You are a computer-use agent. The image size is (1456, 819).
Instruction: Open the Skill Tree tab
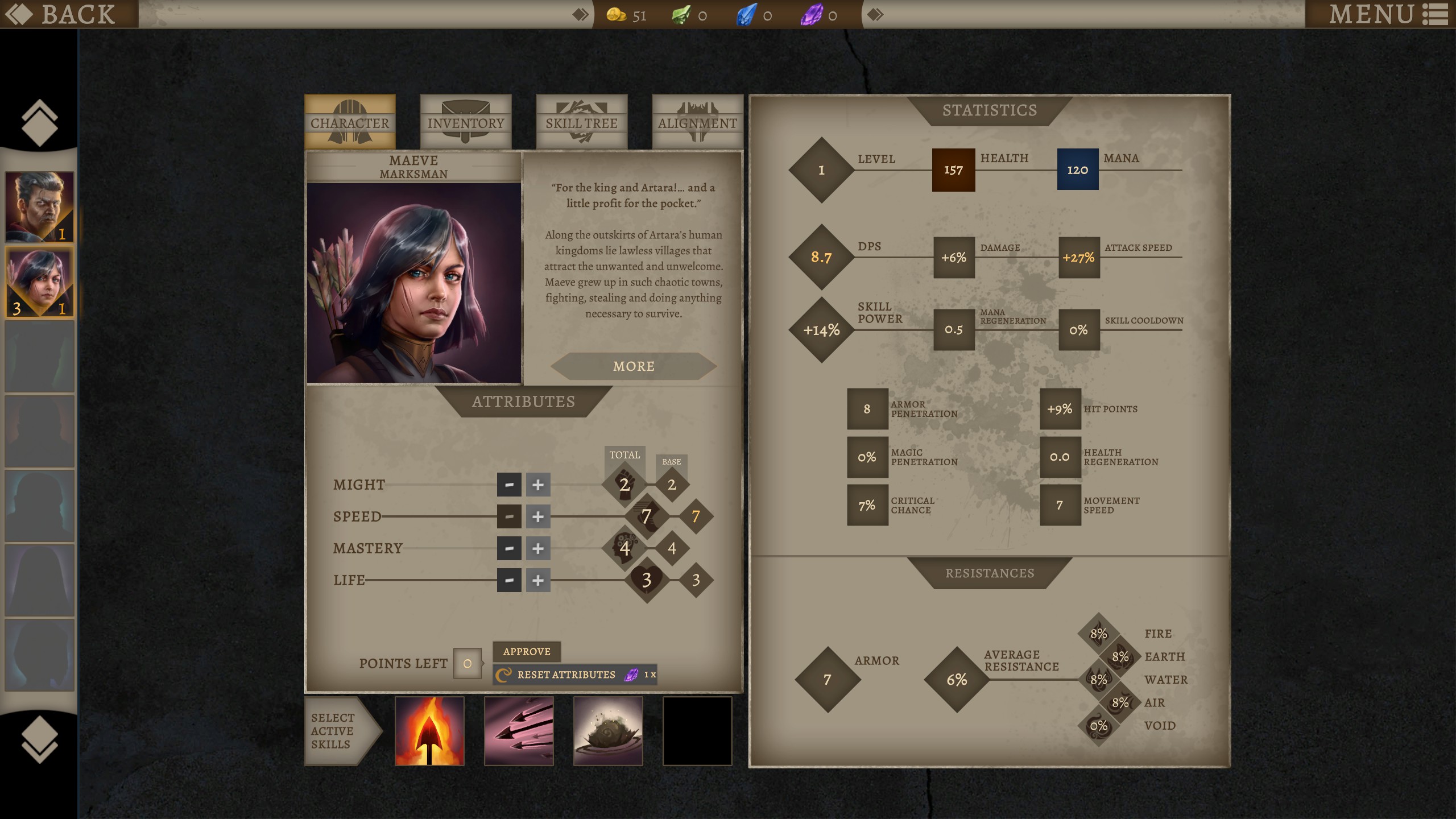coord(581,122)
